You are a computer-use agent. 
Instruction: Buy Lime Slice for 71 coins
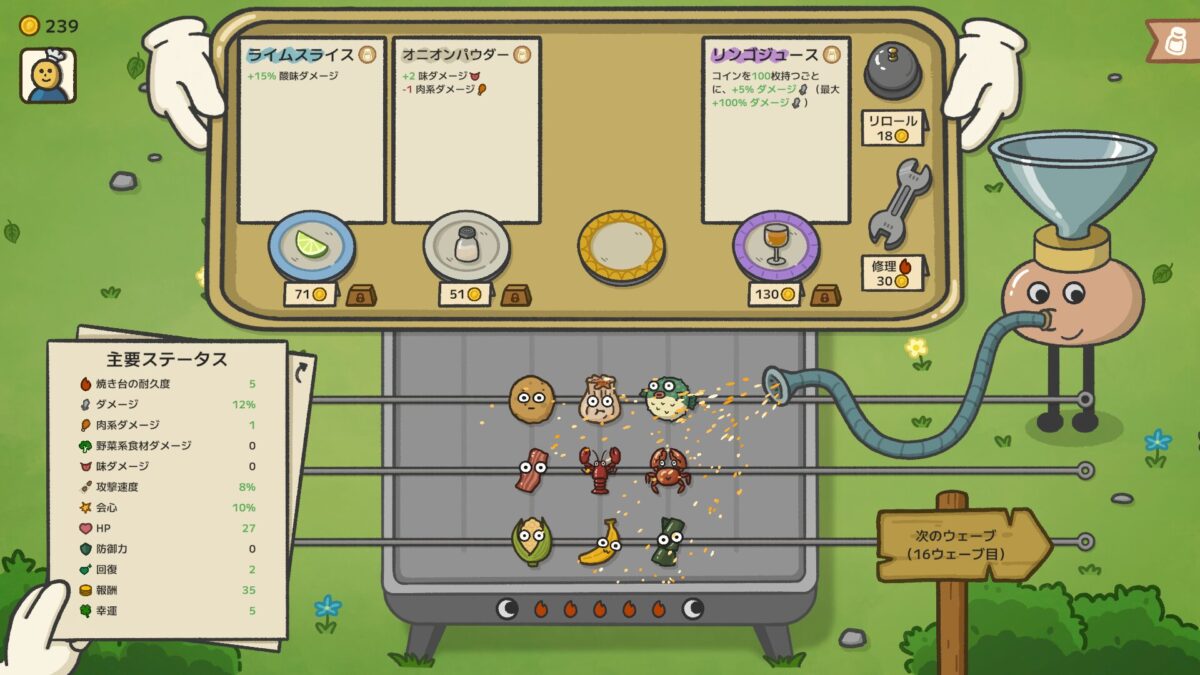coord(310,294)
